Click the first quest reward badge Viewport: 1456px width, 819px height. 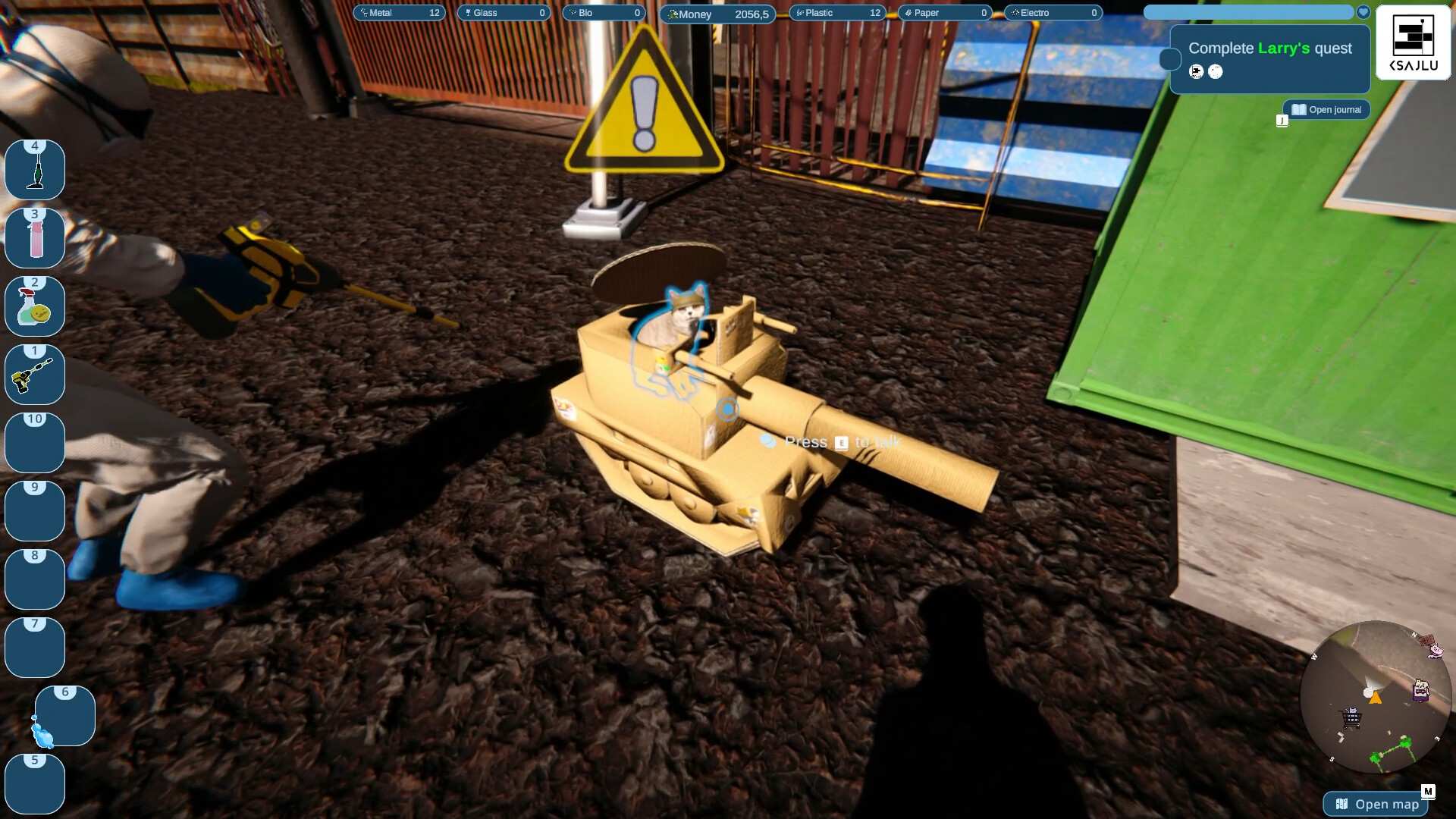[1197, 72]
